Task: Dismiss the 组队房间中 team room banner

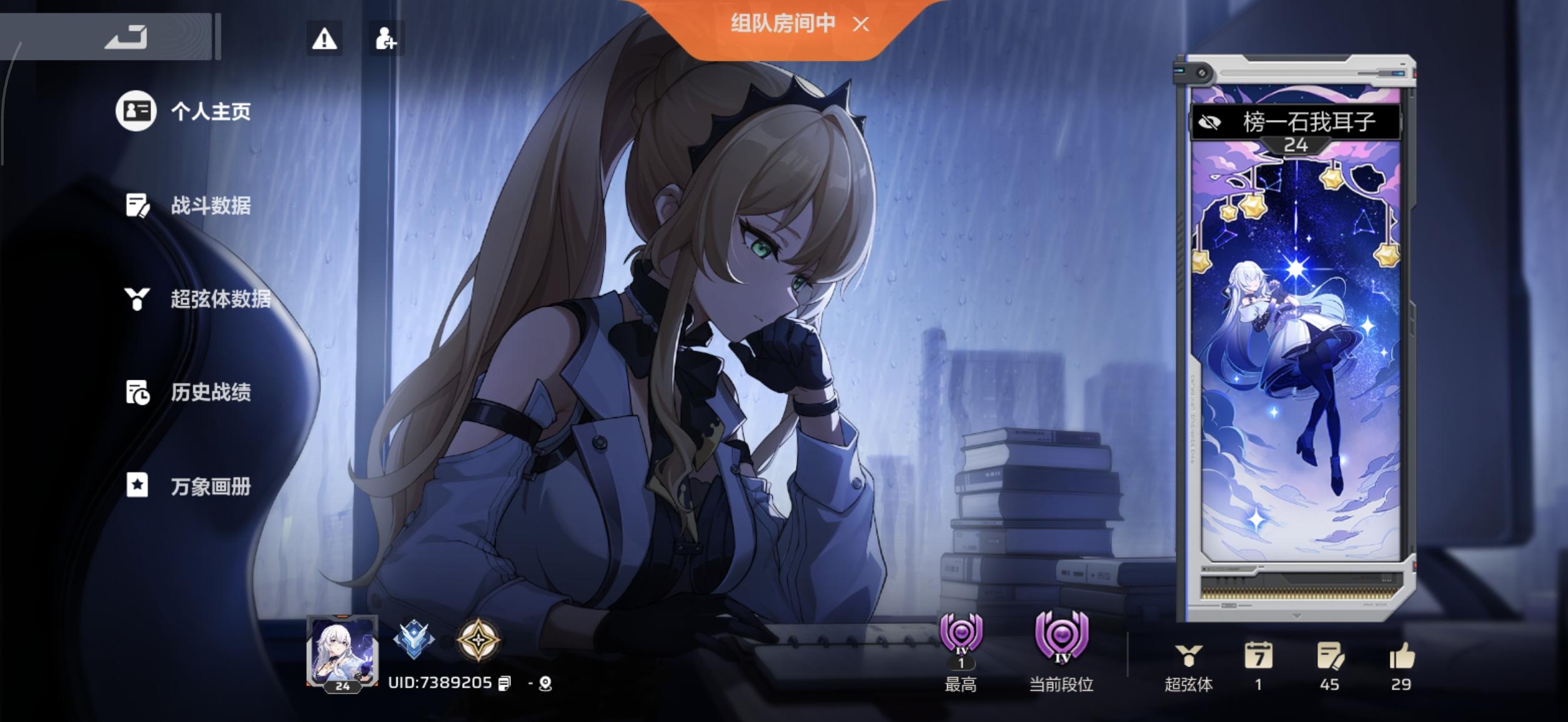Action: point(862,25)
